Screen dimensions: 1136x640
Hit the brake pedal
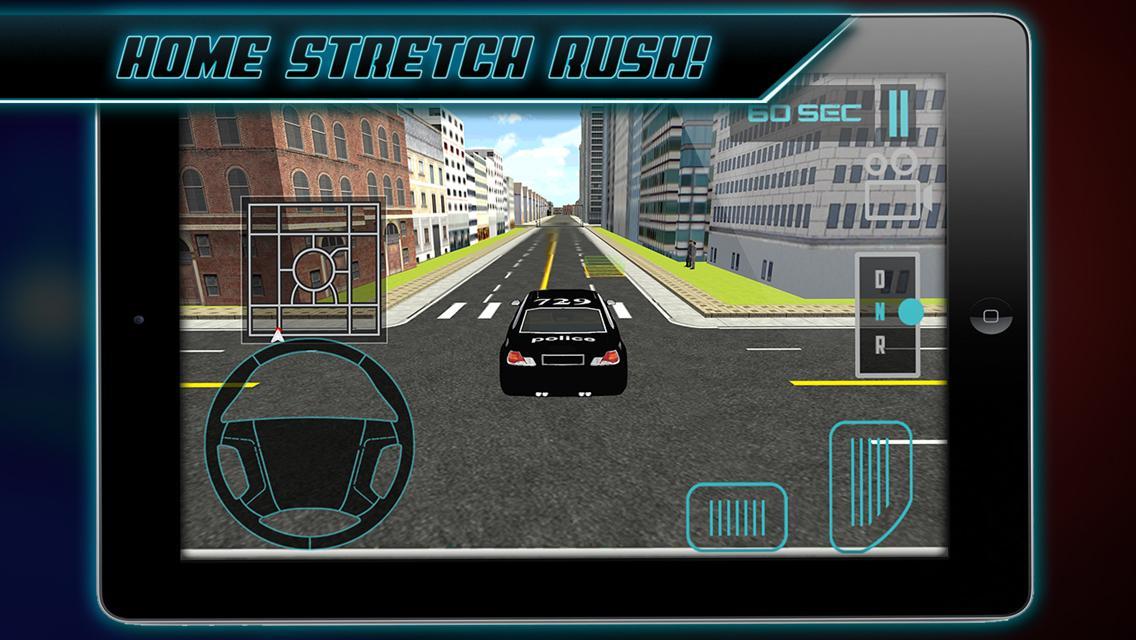(x=737, y=516)
